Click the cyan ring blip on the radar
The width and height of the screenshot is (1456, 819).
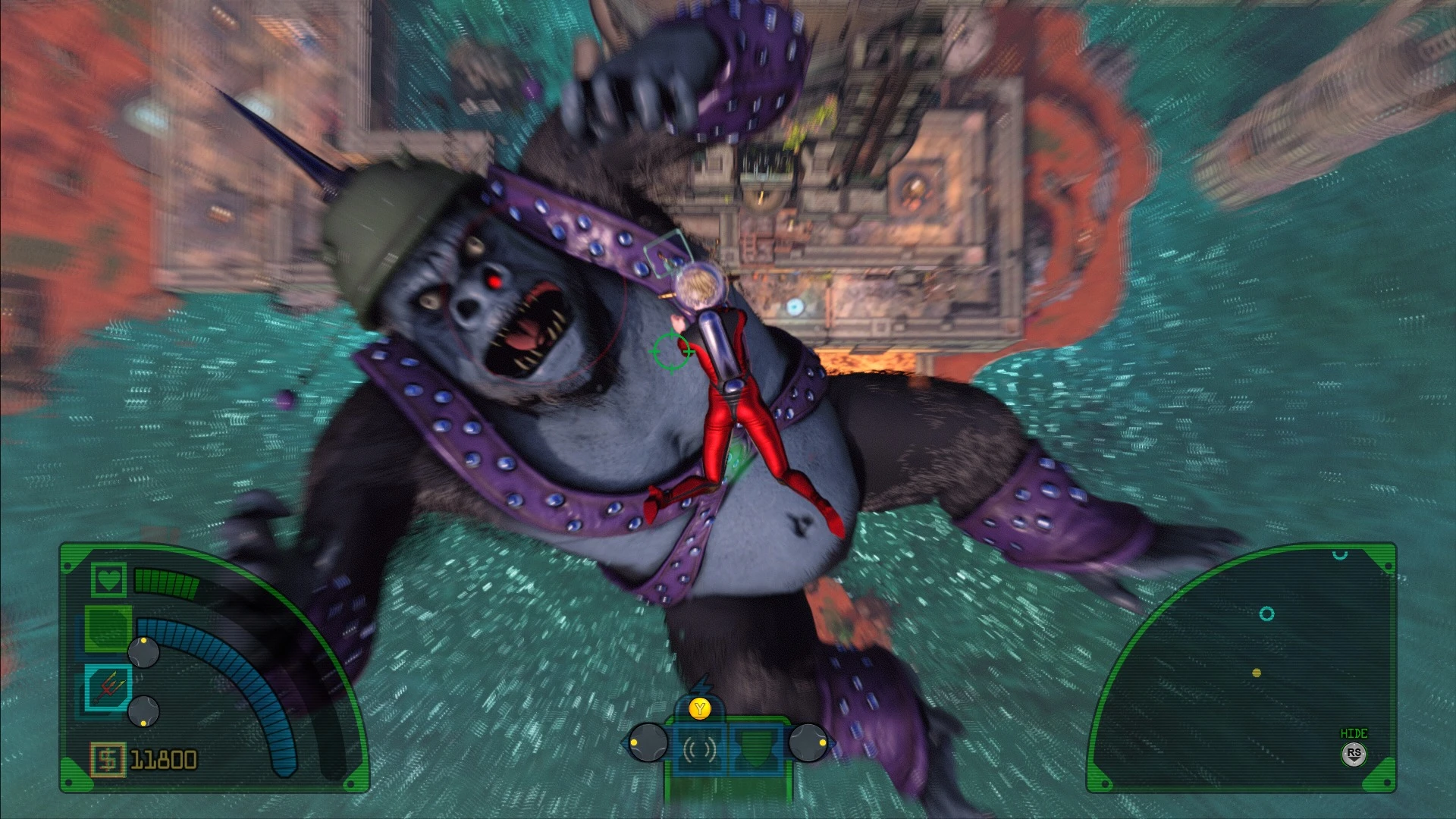tap(1267, 615)
